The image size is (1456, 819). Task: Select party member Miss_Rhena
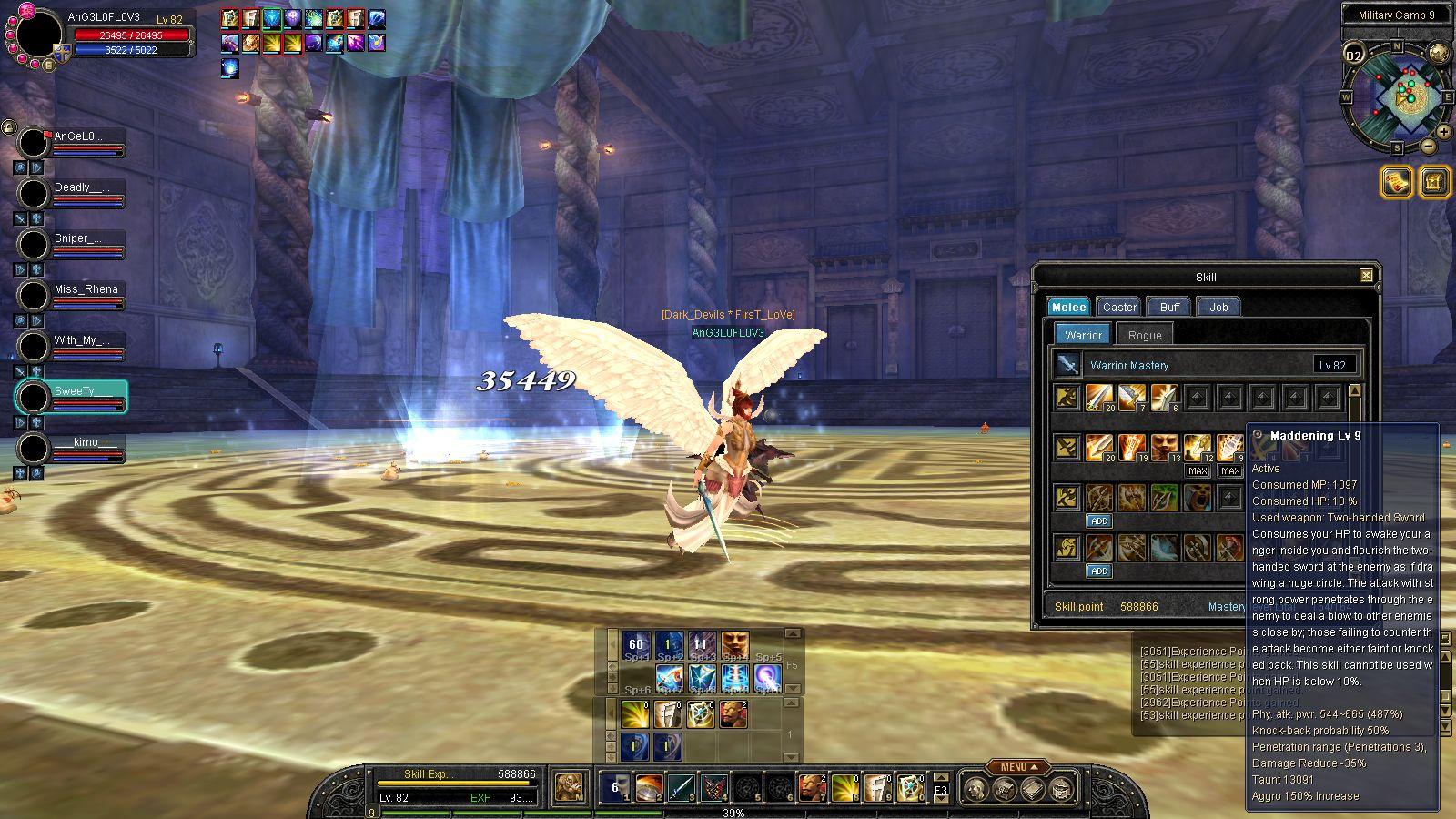pos(86,289)
